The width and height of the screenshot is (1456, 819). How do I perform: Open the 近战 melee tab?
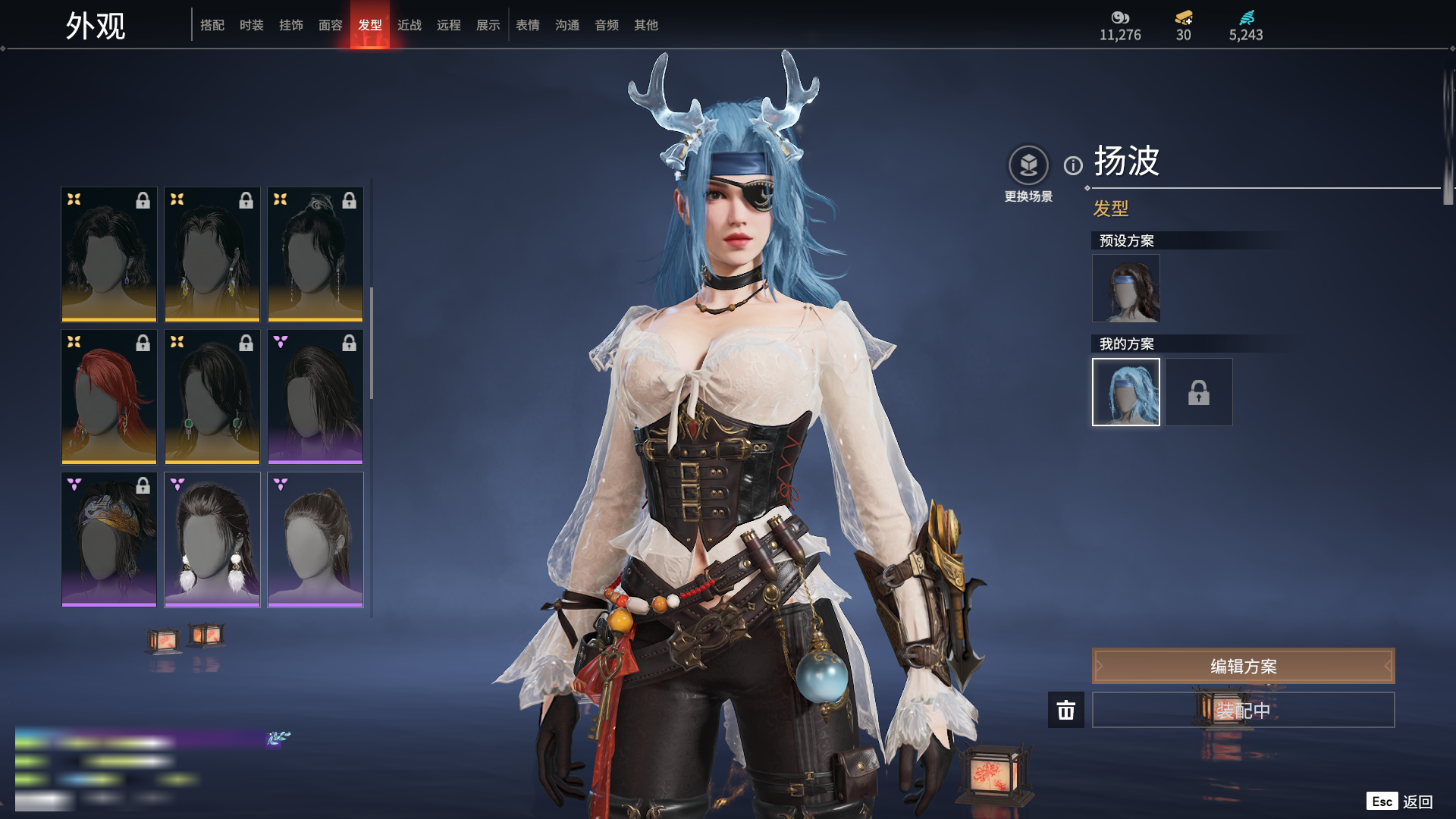tap(409, 25)
